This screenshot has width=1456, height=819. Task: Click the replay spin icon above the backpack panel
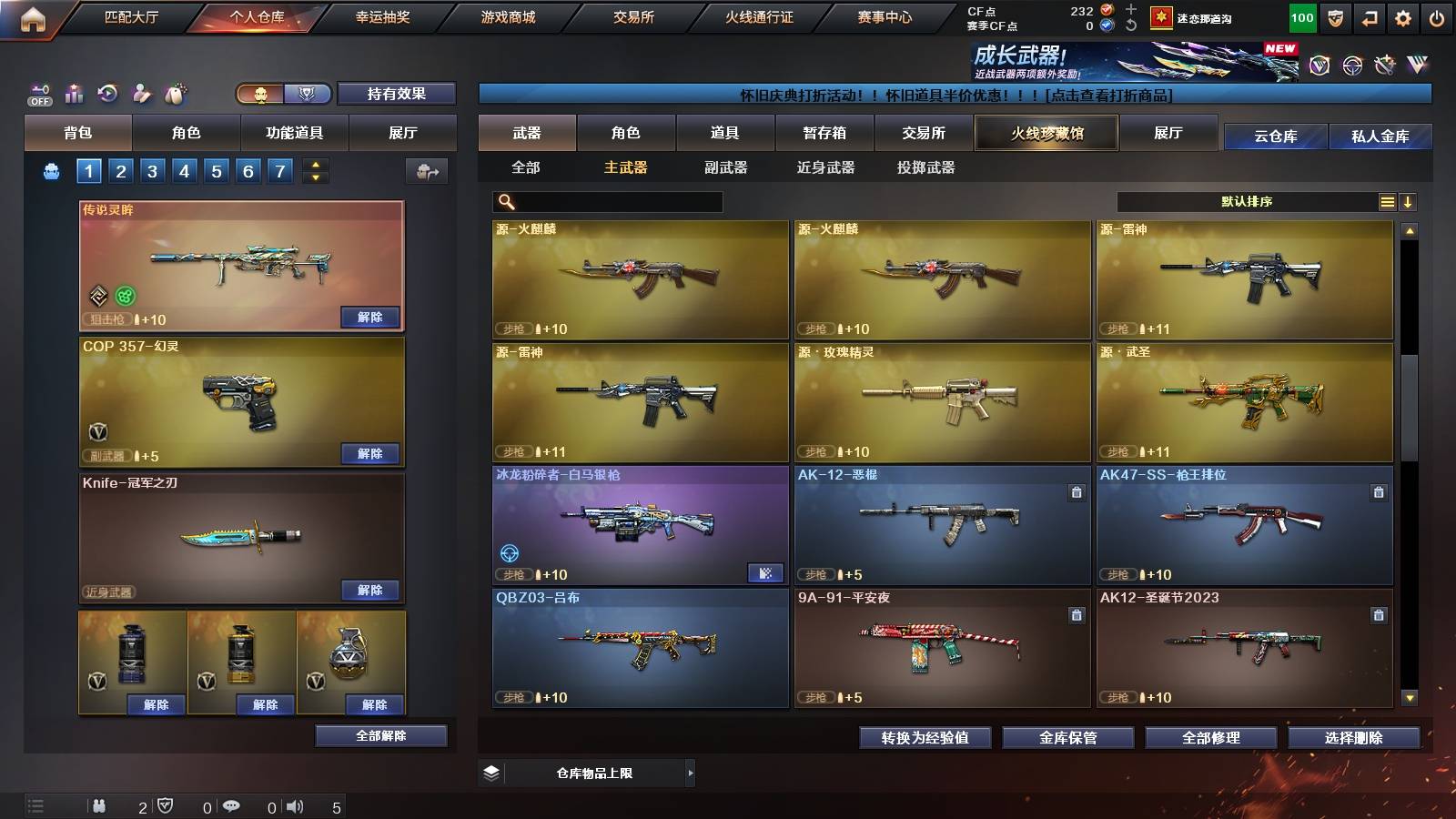(107, 93)
